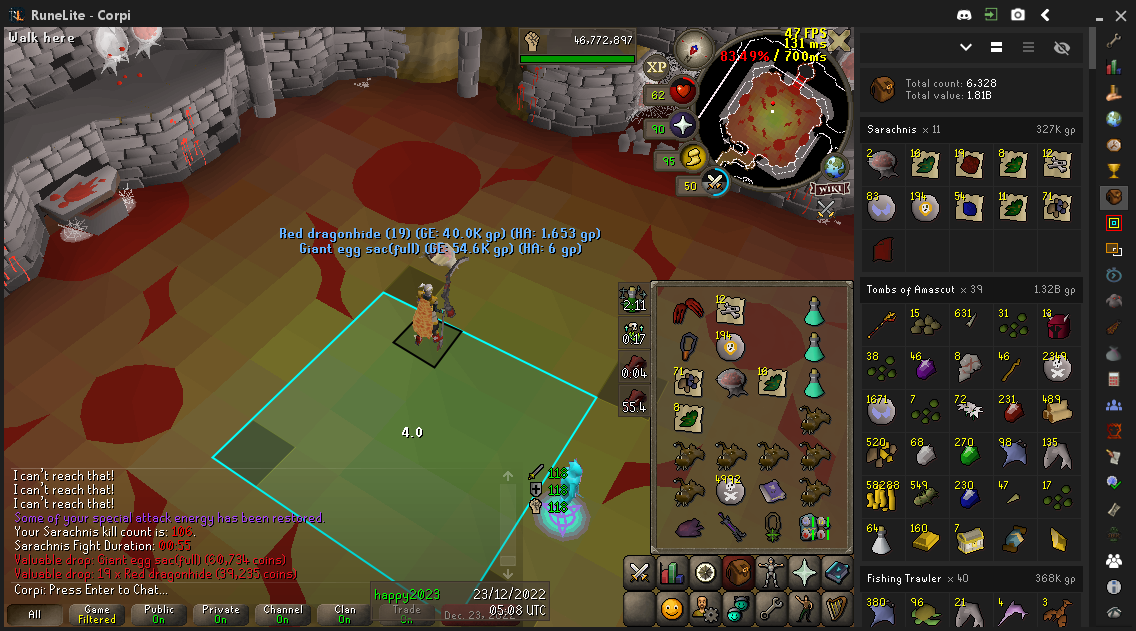Select the Game chat filter tab
The width and height of the screenshot is (1136, 631).
click(x=97, y=613)
